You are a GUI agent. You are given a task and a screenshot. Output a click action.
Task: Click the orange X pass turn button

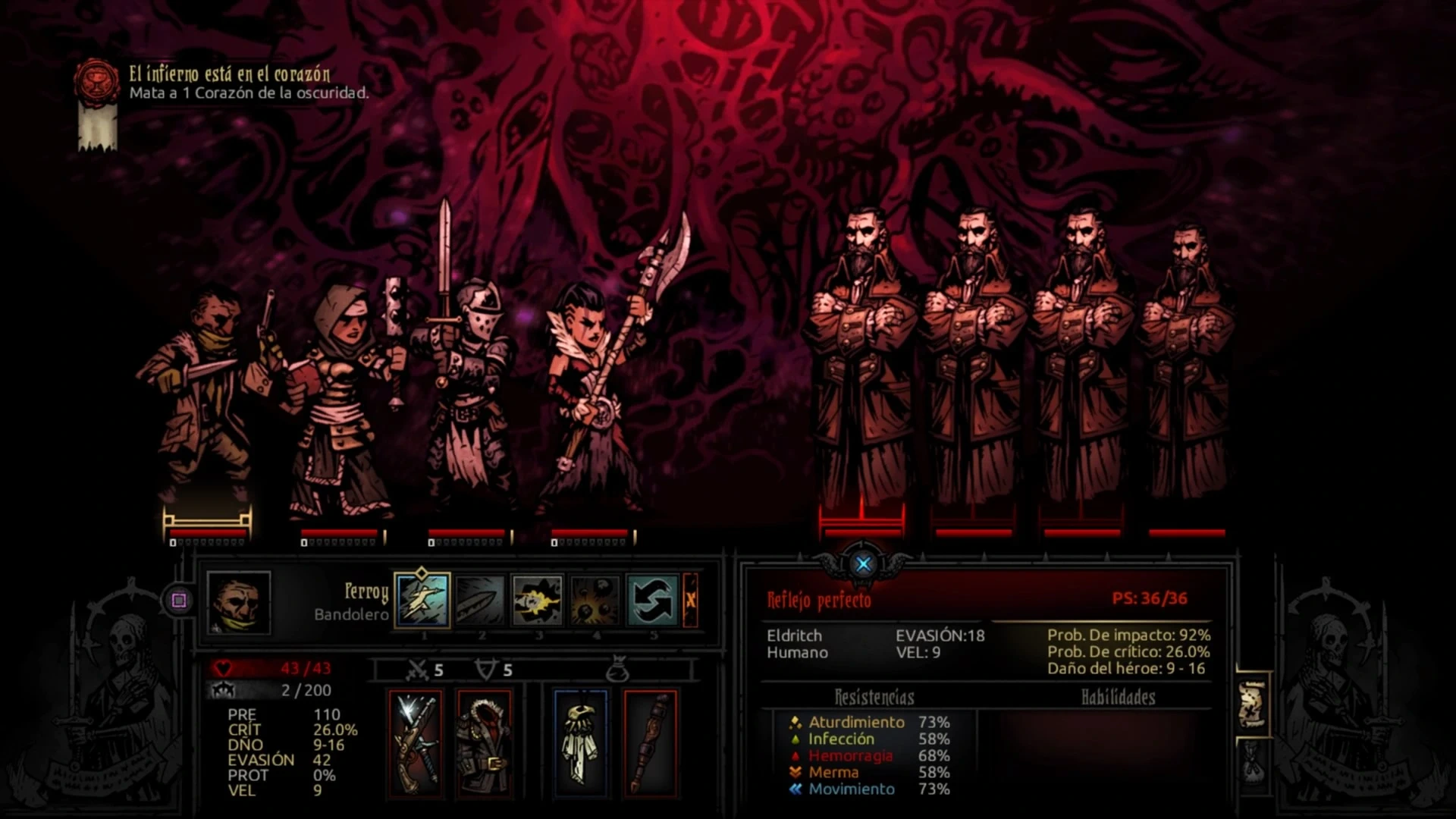coord(691,600)
